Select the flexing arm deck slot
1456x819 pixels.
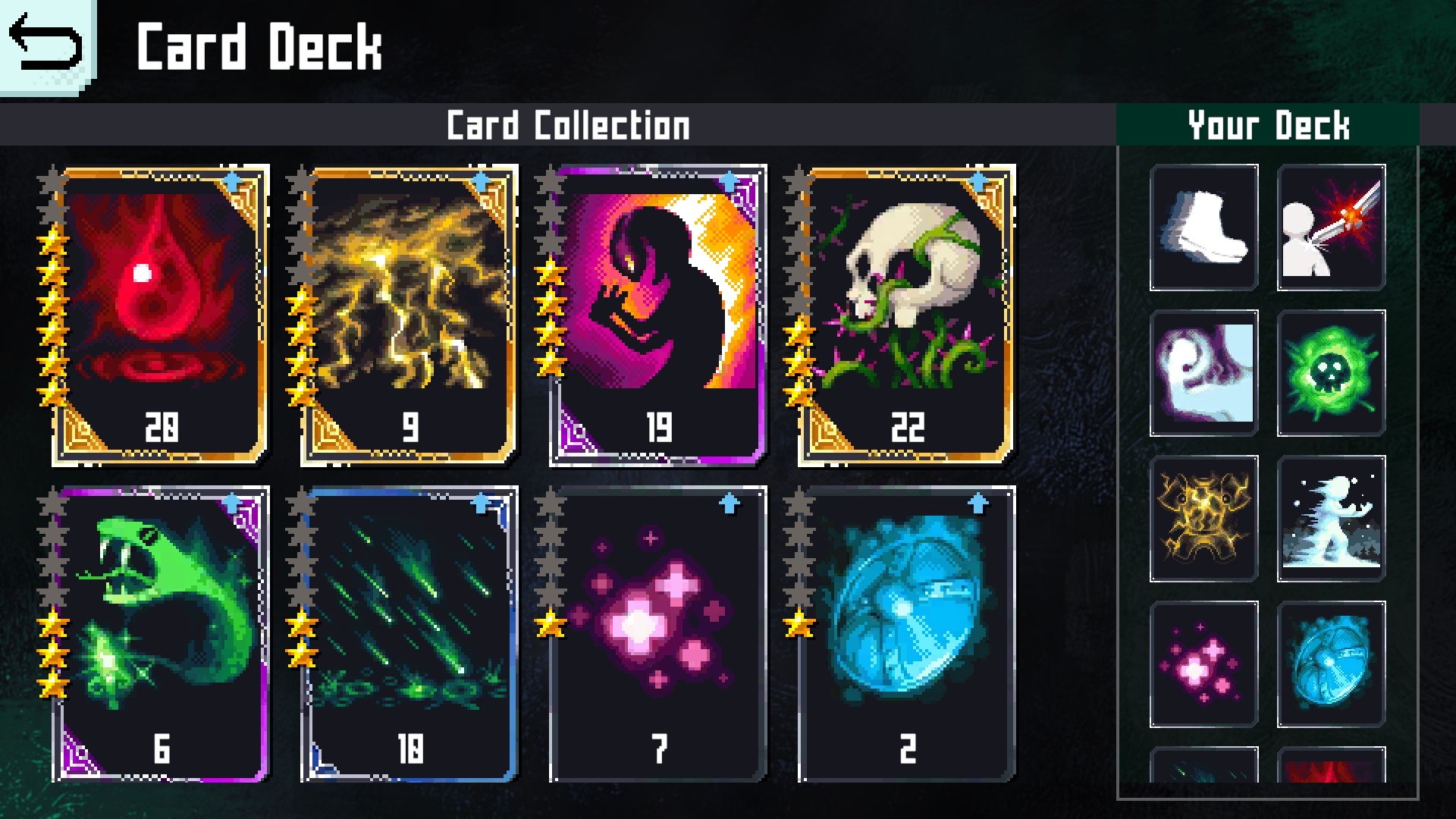pyautogui.click(x=1204, y=373)
